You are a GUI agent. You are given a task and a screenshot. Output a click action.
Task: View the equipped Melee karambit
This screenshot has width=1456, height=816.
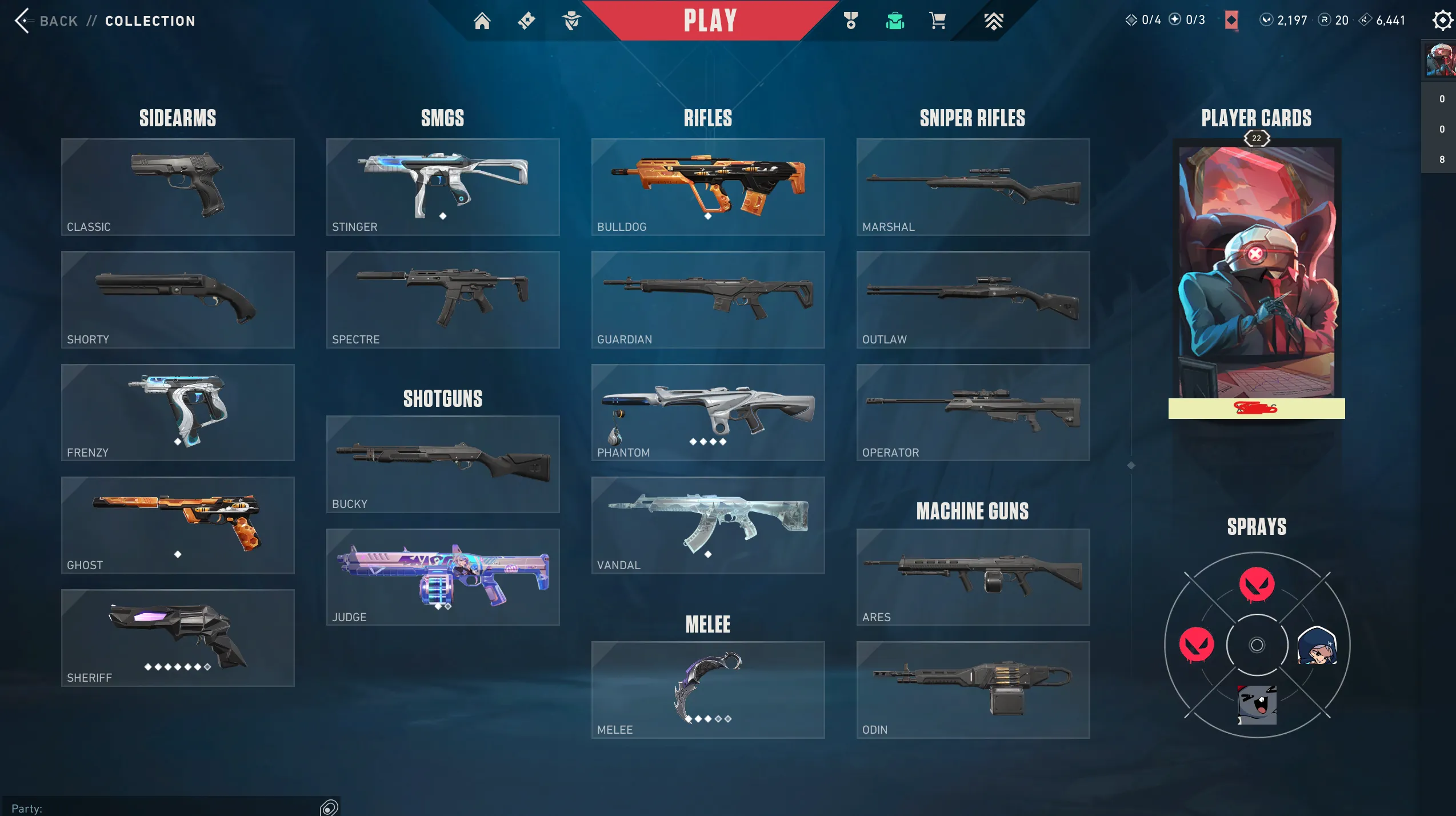coord(707,689)
